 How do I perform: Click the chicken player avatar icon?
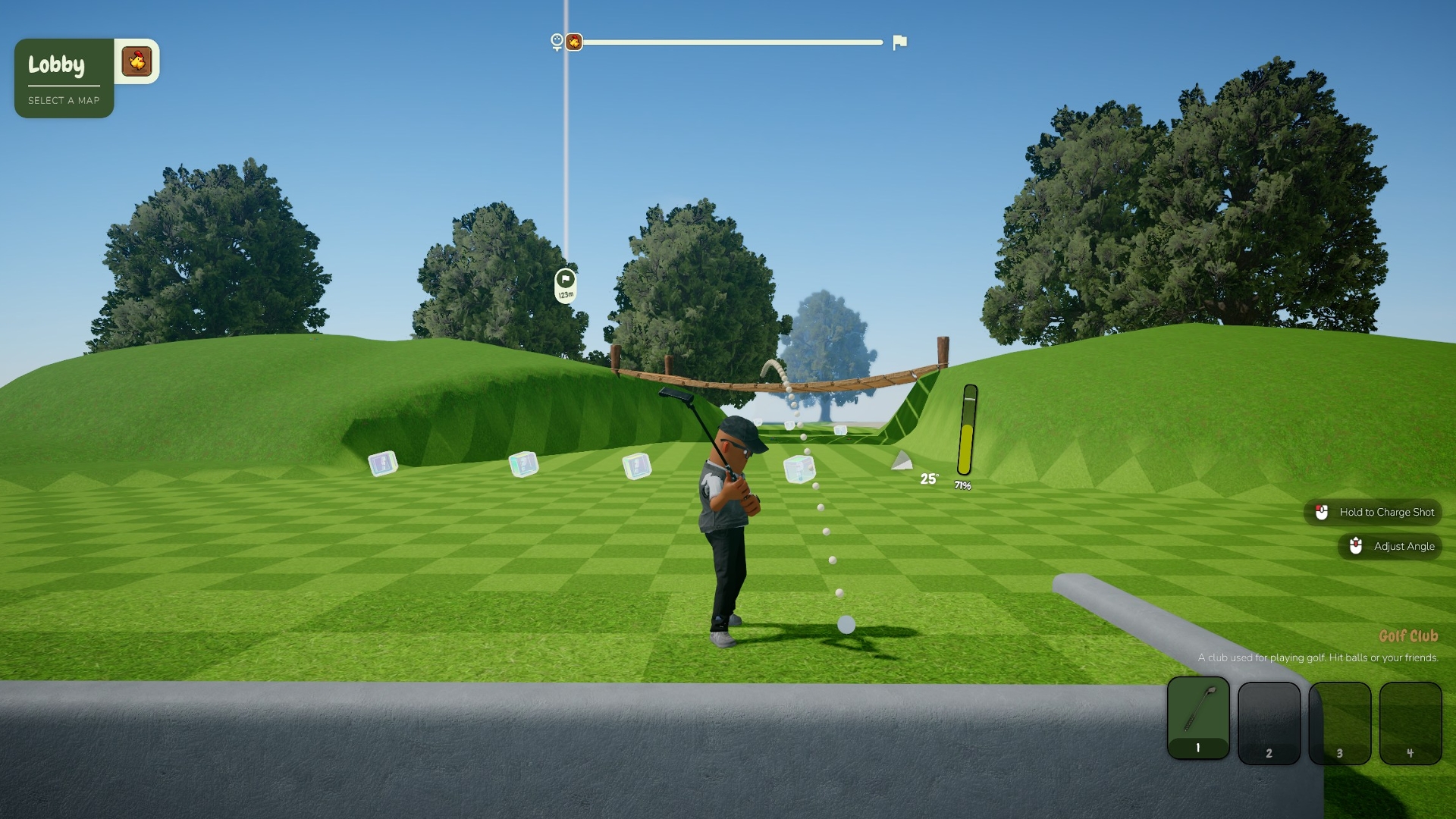coord(137,61)
